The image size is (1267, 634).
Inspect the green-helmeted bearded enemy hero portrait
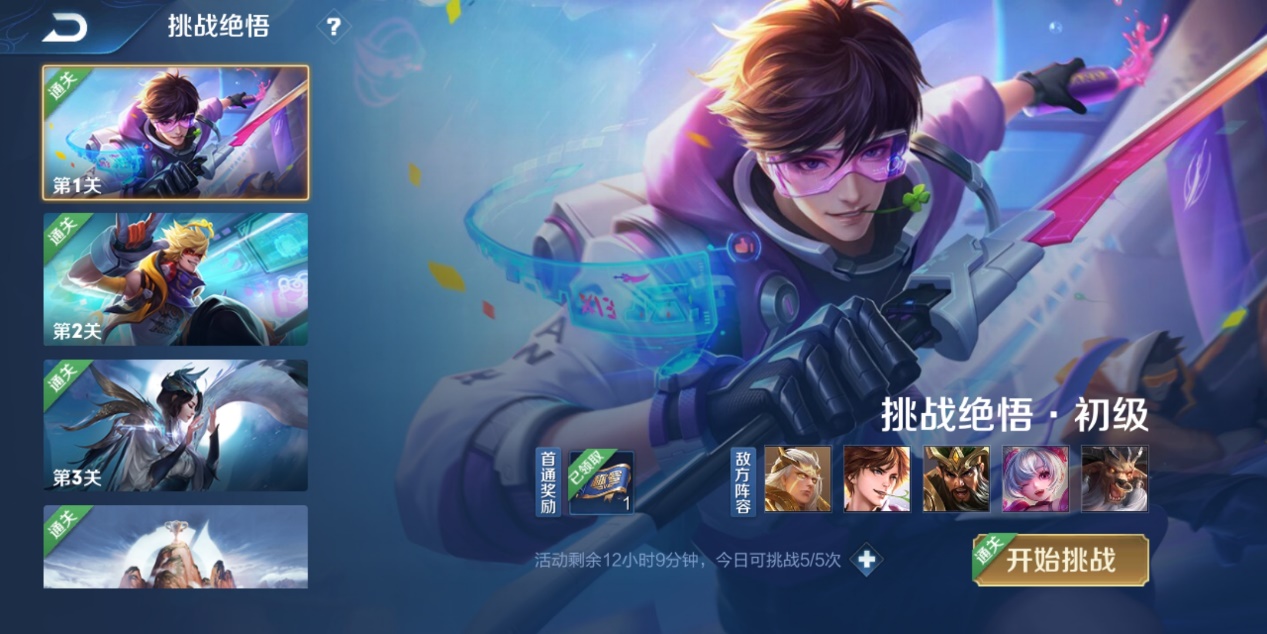(x=956, y=479)
